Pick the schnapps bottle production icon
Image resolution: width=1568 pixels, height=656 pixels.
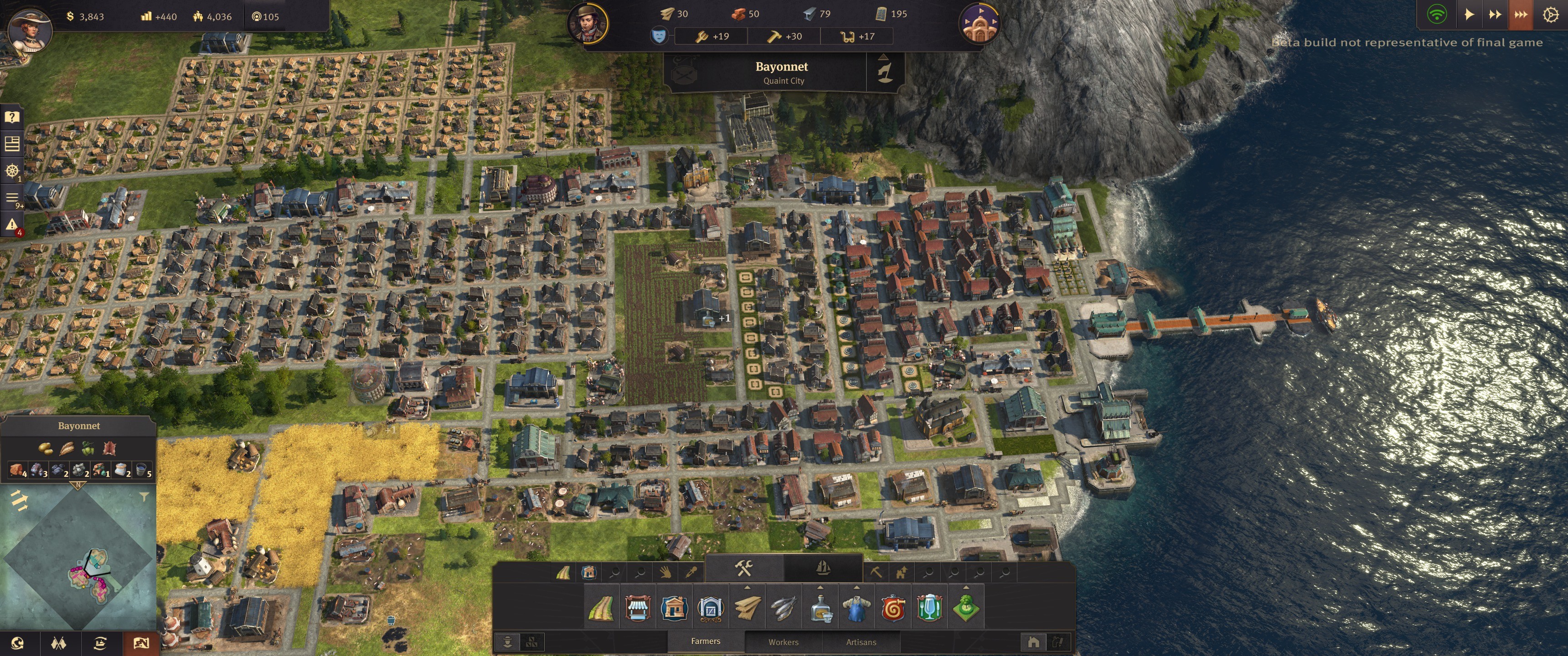click(x=820, y=608)
